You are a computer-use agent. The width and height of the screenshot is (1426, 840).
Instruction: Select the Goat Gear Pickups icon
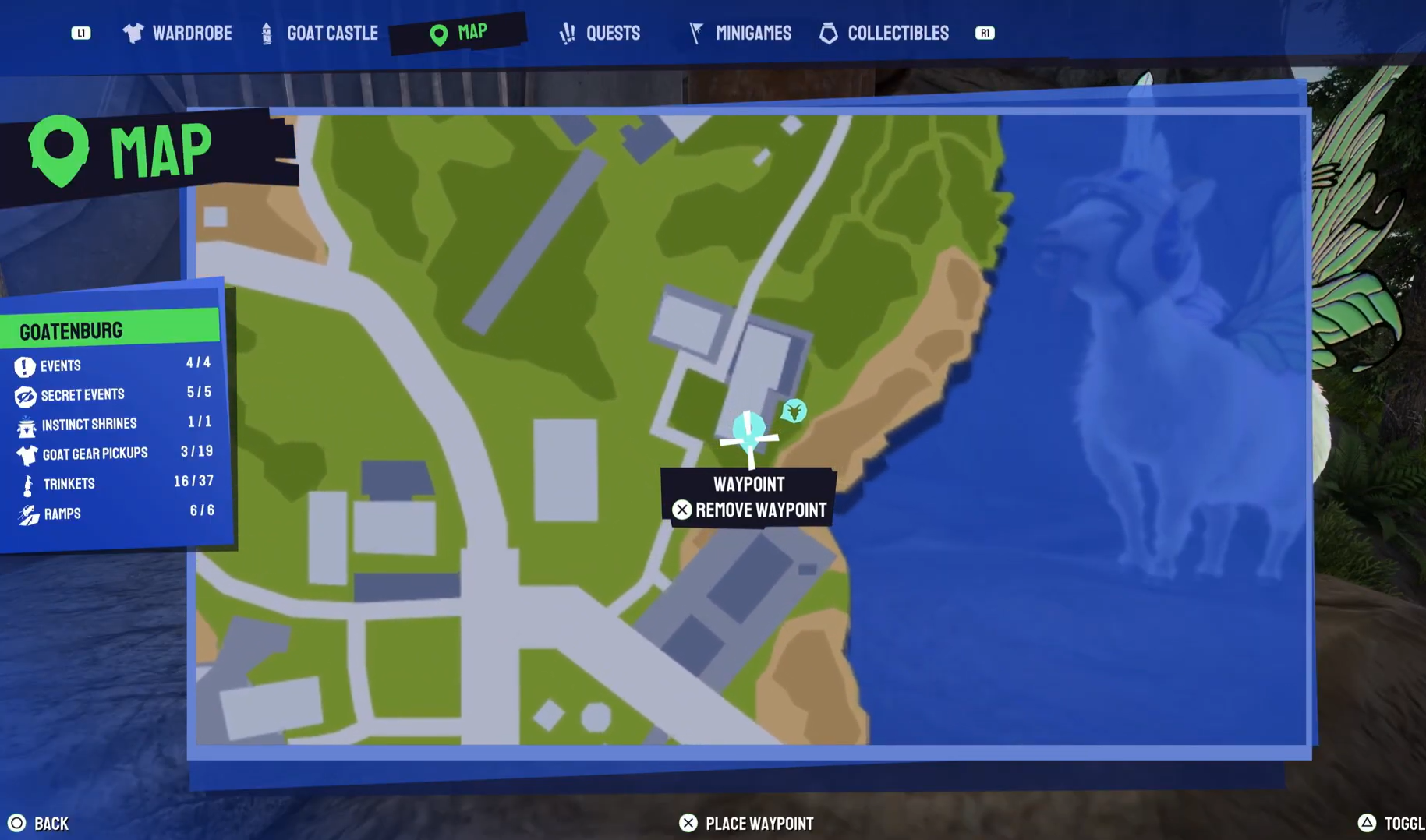26,454
